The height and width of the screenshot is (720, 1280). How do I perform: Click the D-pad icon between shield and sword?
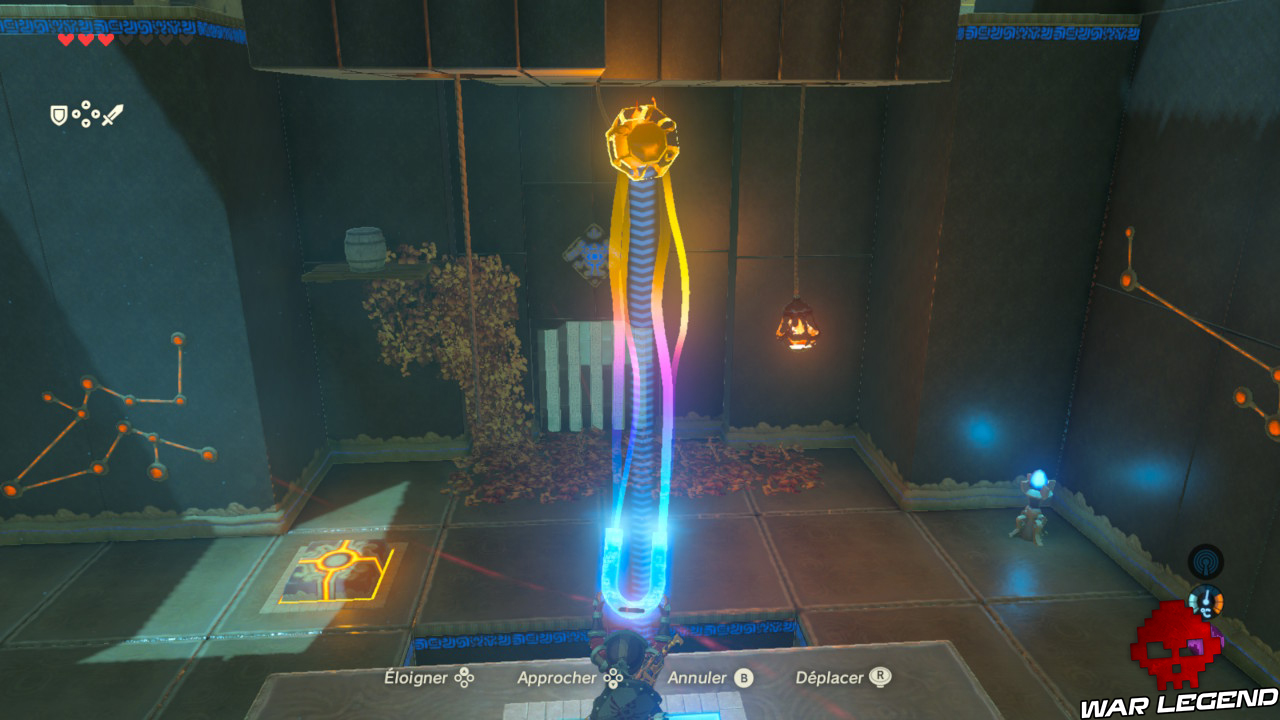tap(86, 113)
